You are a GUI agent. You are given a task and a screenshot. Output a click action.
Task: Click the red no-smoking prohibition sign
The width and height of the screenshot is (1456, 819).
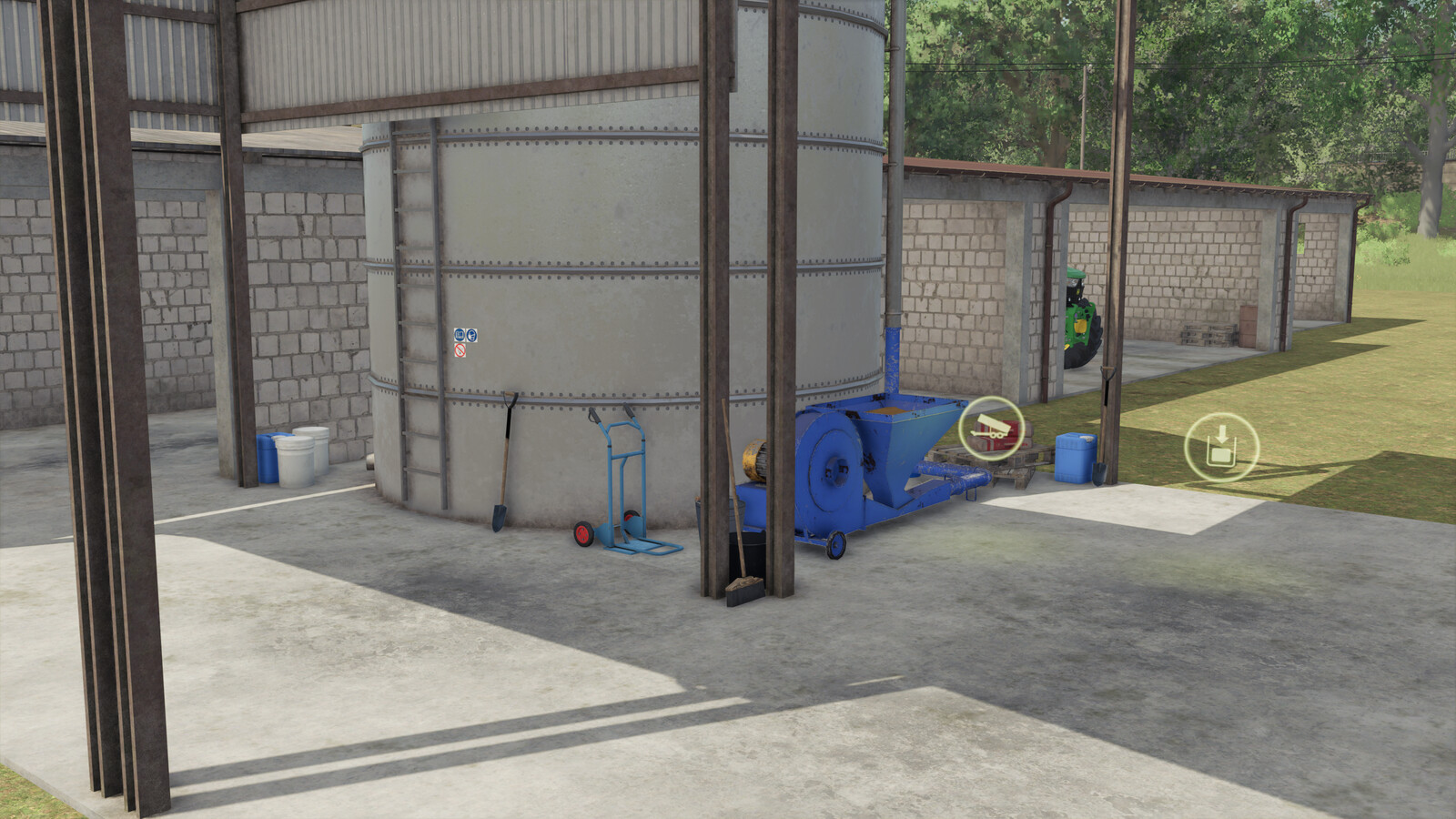[x=460, y=349]
